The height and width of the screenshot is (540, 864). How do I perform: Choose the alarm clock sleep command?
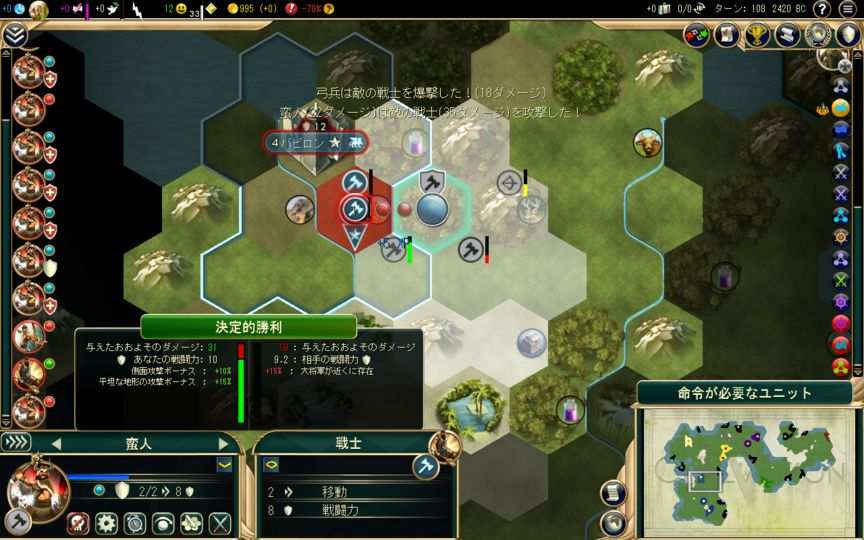(x=135, y=522)
